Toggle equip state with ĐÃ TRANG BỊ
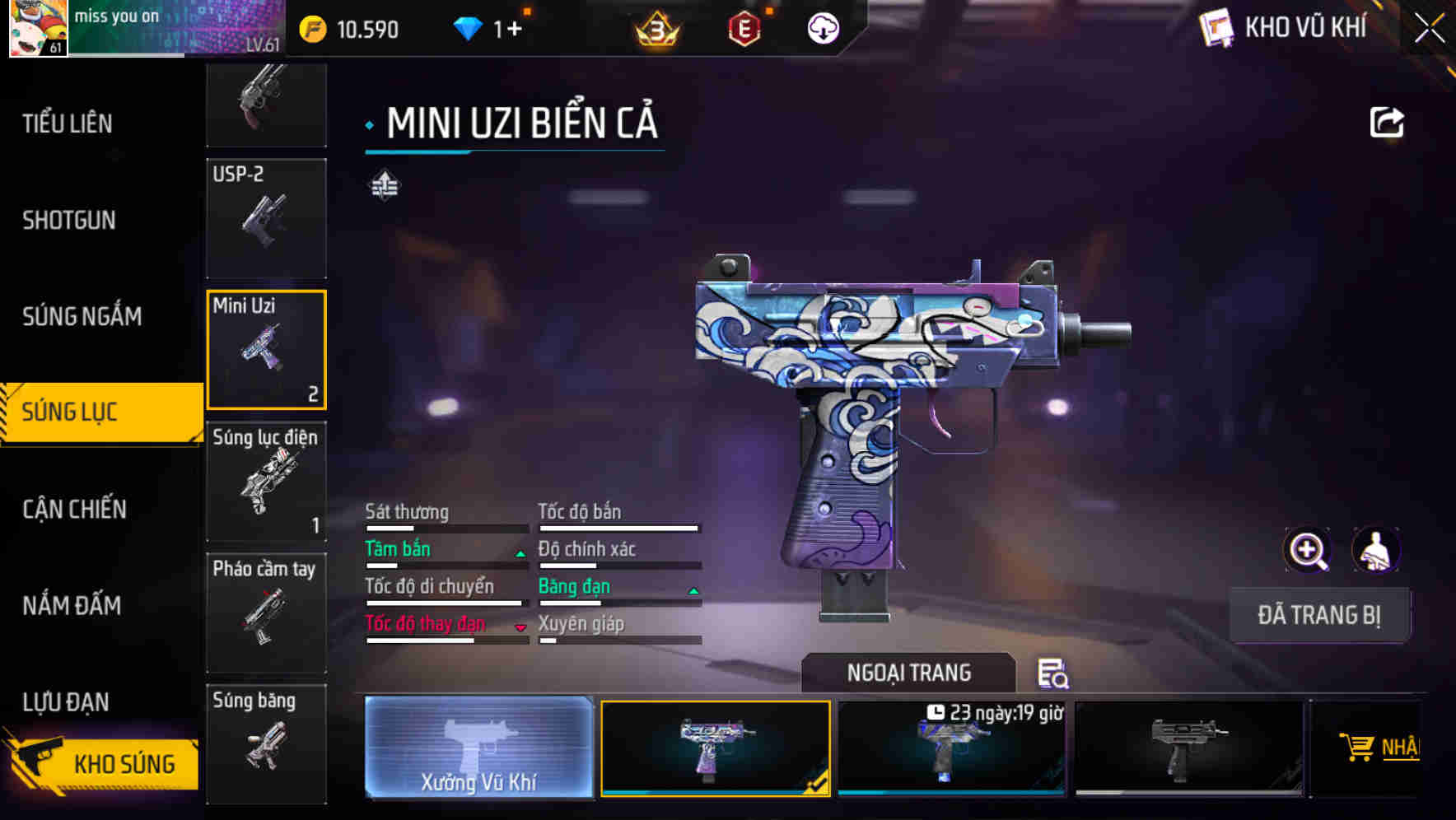 1320,615
